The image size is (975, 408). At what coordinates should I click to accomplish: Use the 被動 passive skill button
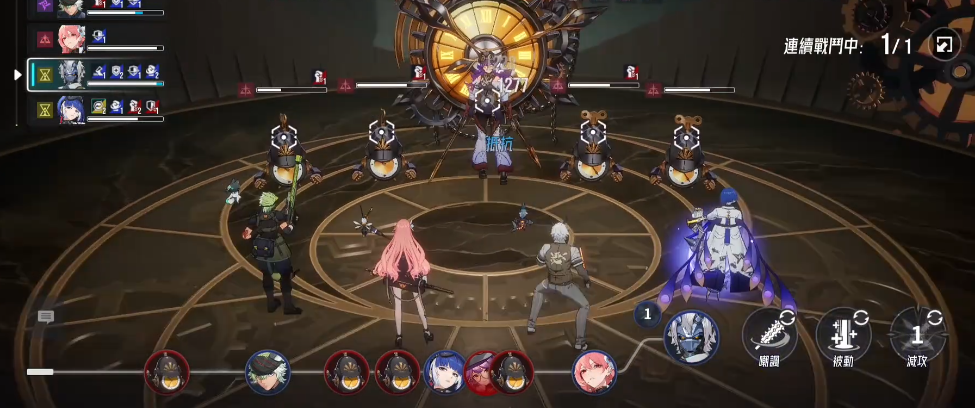coord(843,334)
